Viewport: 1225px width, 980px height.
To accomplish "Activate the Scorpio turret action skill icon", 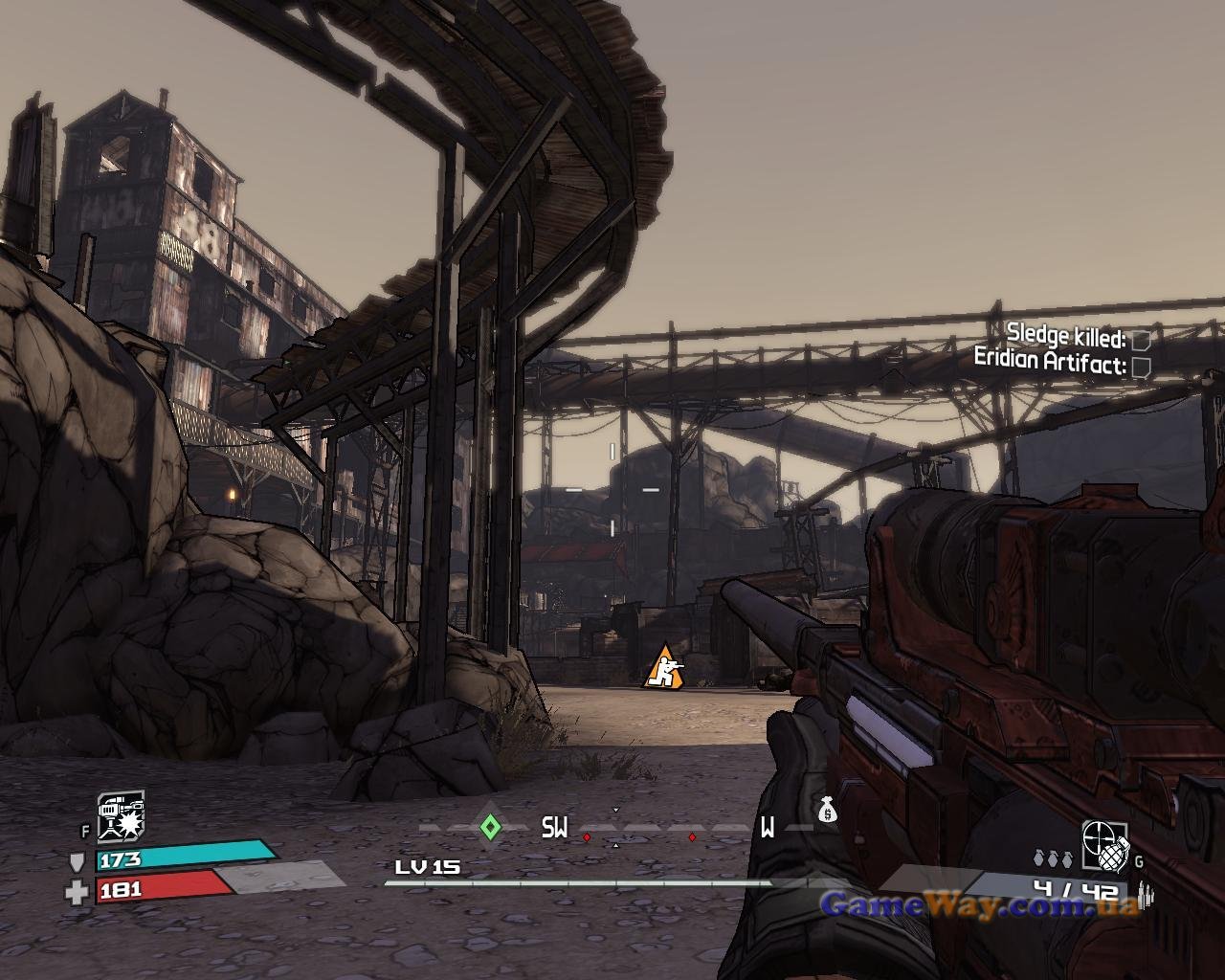I will click(x=121, y=815).
